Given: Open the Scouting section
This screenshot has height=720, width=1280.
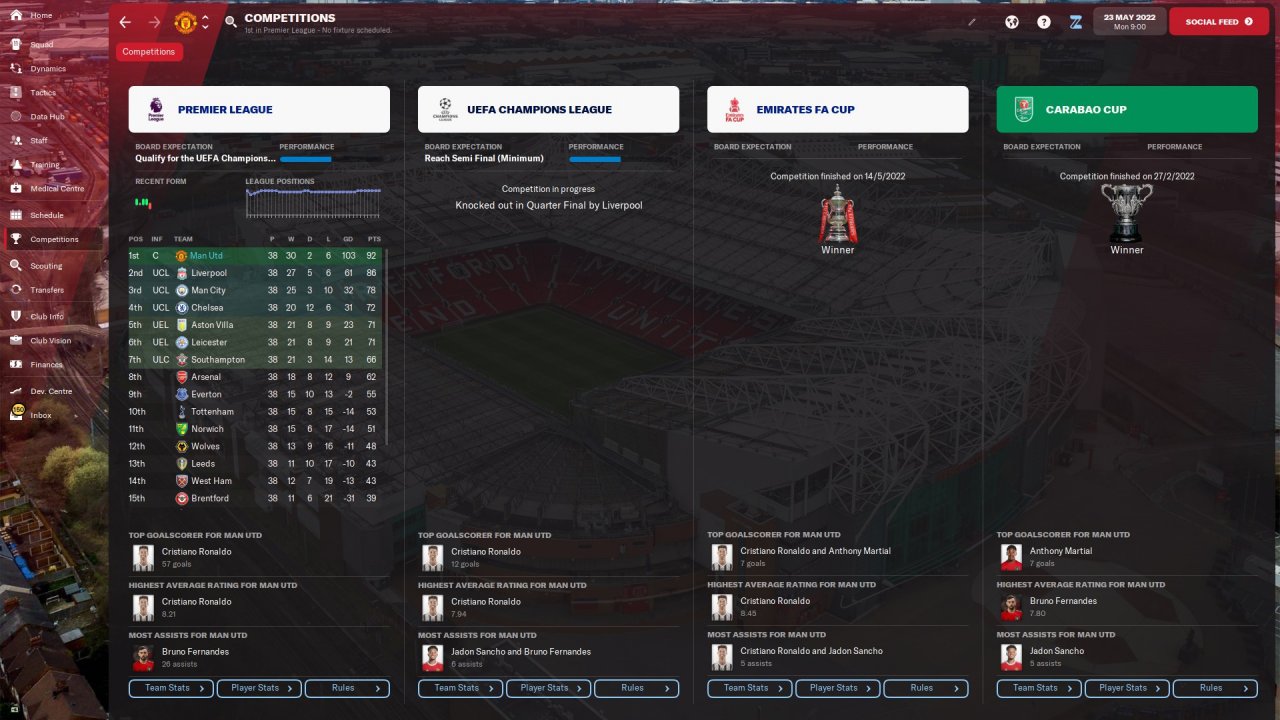Looking at the screenshot, I should tap(46, 266).
